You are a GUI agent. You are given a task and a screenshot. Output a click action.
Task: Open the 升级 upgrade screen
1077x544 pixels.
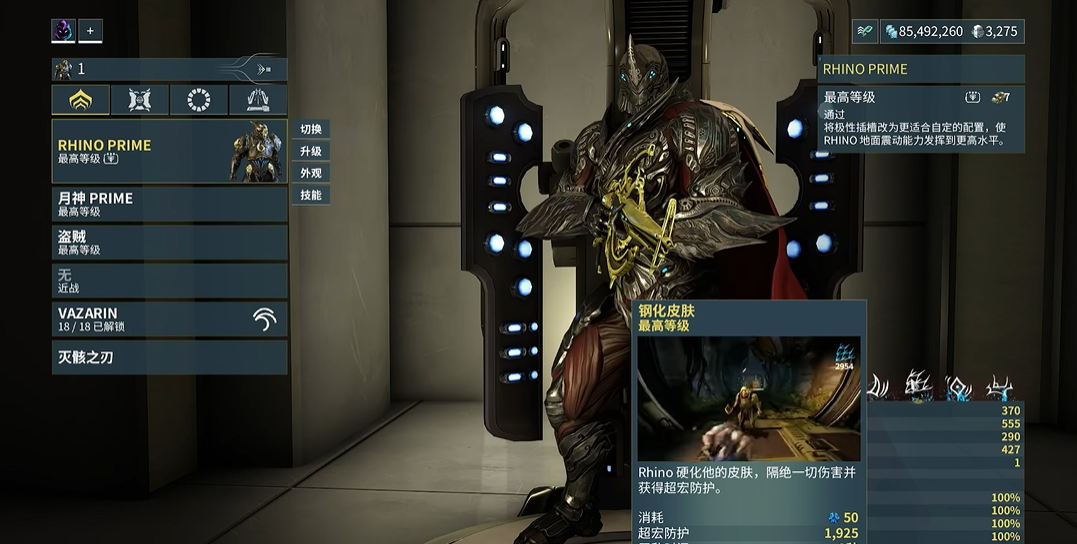(x=311, y=151)
